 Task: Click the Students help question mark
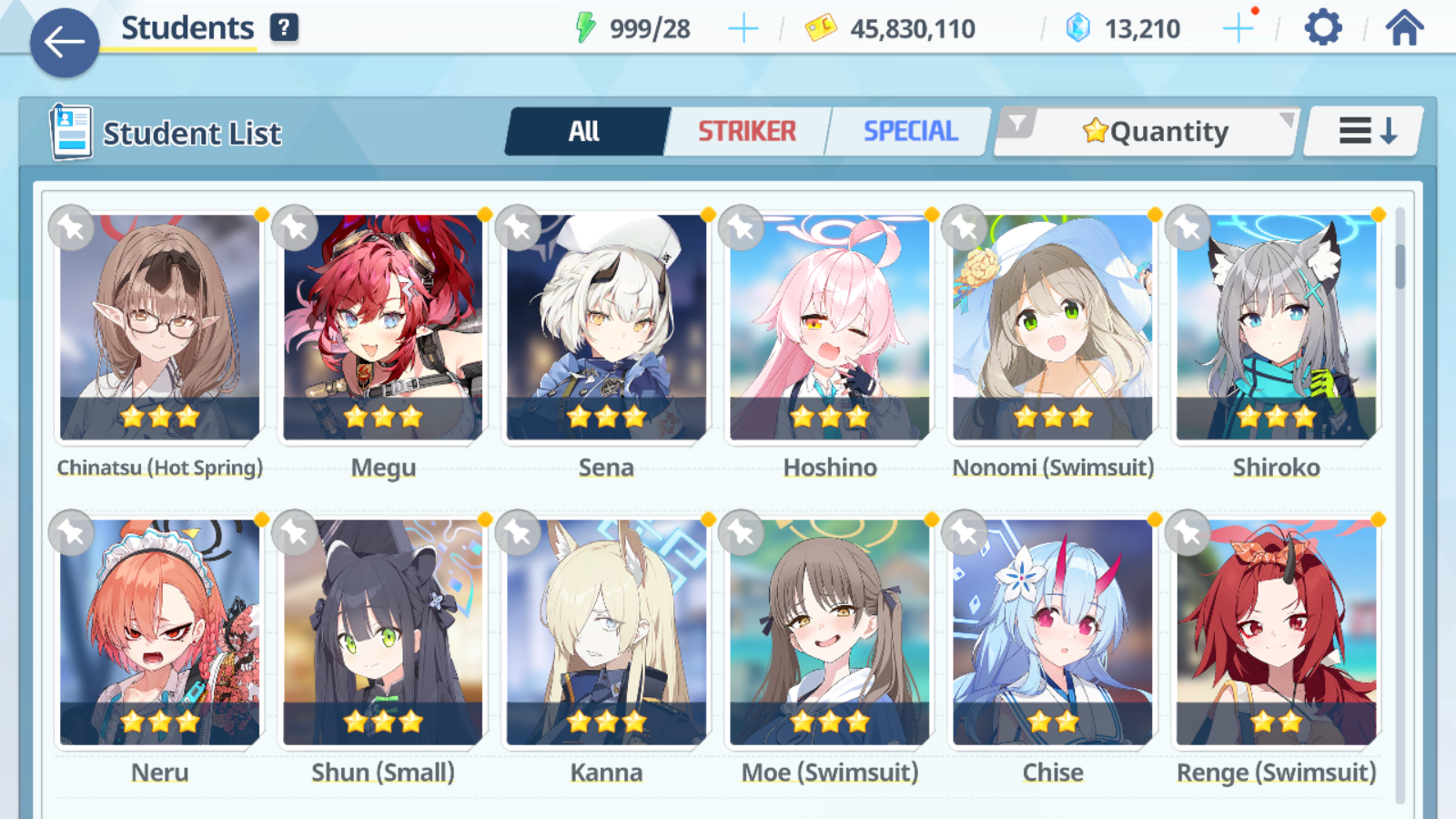click(x=285, y=26)
